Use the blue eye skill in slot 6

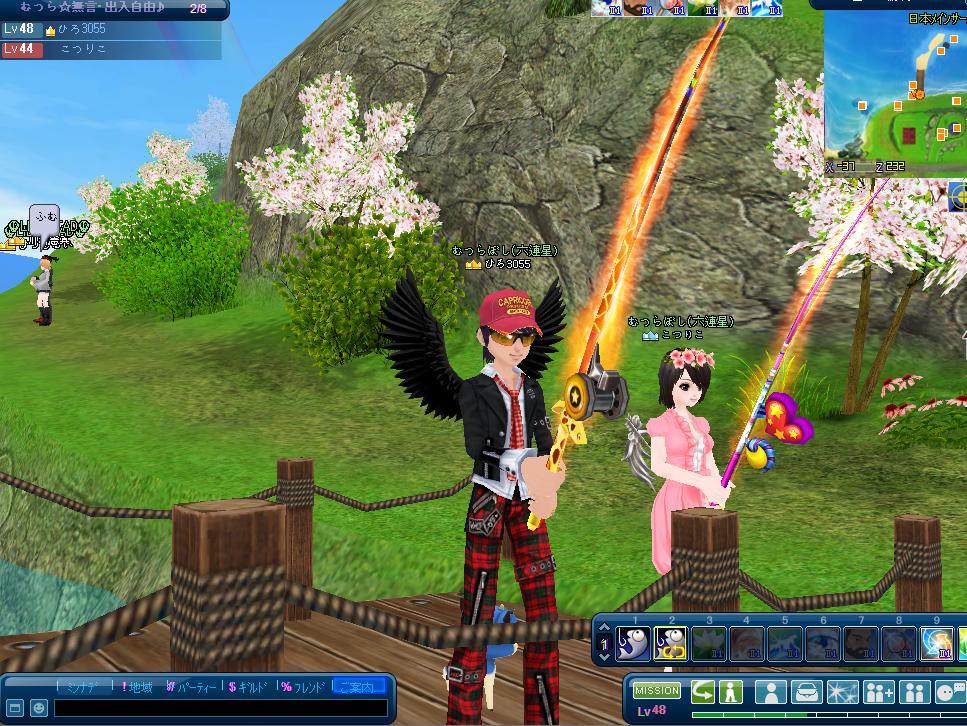[x=822, y=643]
